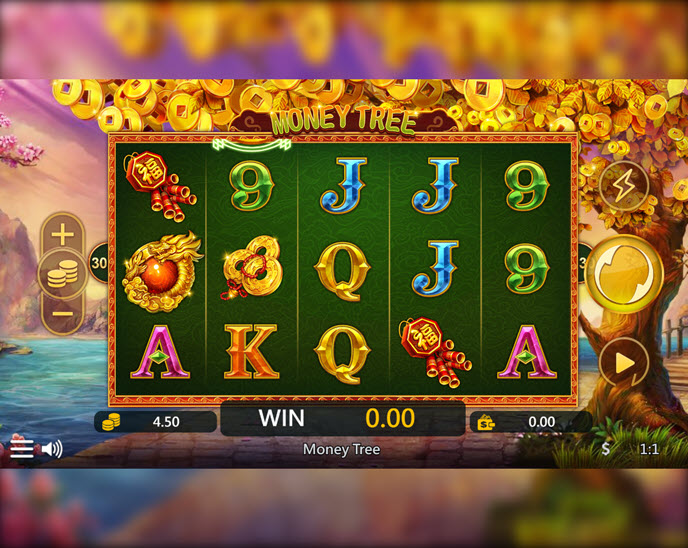The height and width of the screenshot is (548, 688).
Task: Open the coin stack bet selector
Action: 62,274
